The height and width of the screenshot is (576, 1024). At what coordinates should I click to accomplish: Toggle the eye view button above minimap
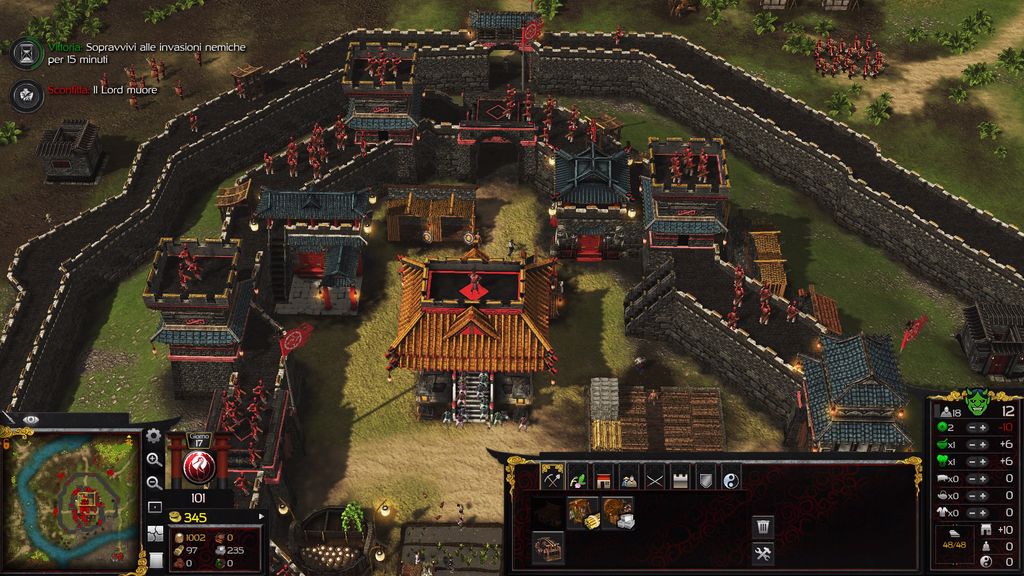click(31, 419)
